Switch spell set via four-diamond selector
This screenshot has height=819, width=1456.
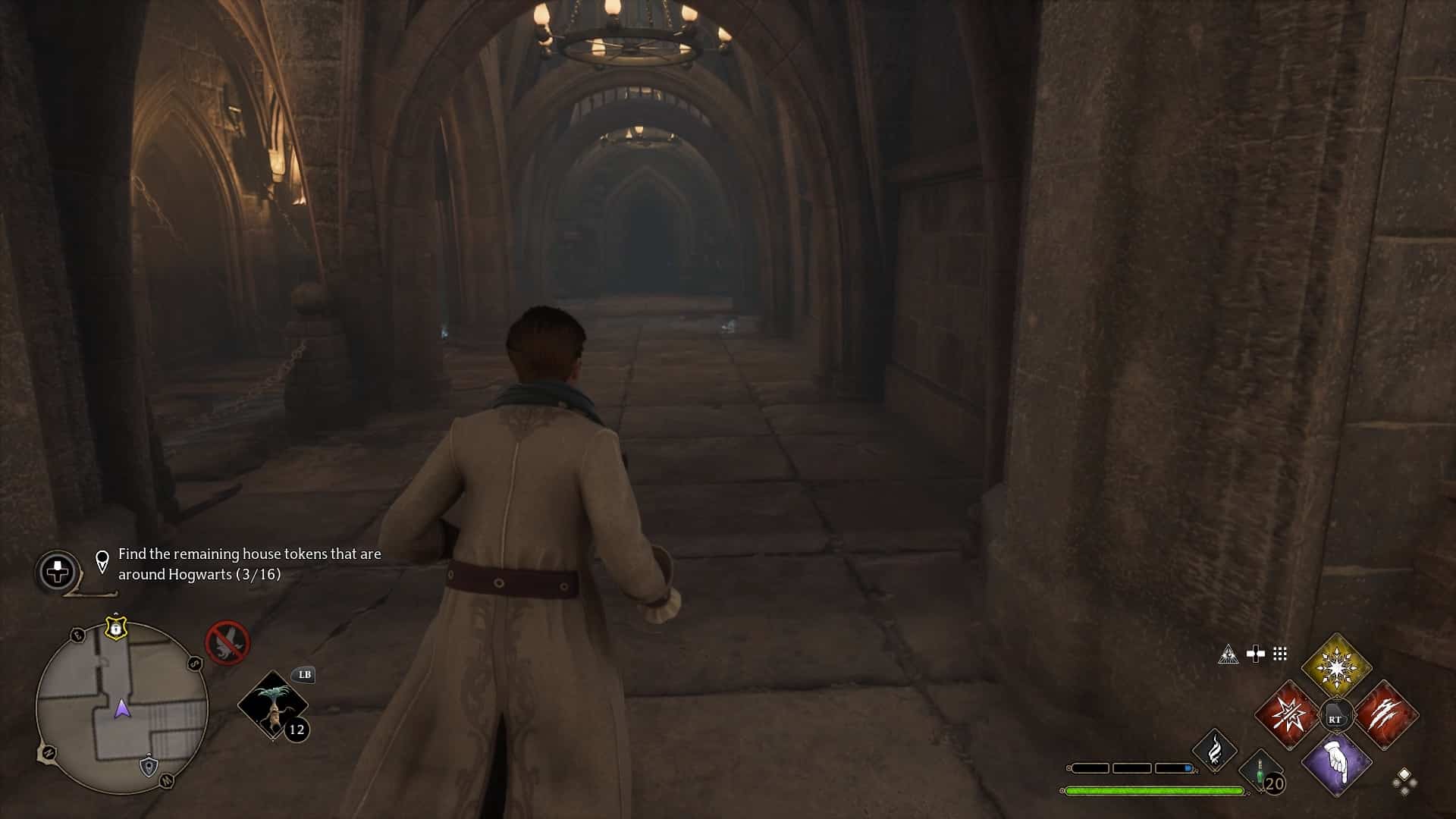click(1404, 781)
